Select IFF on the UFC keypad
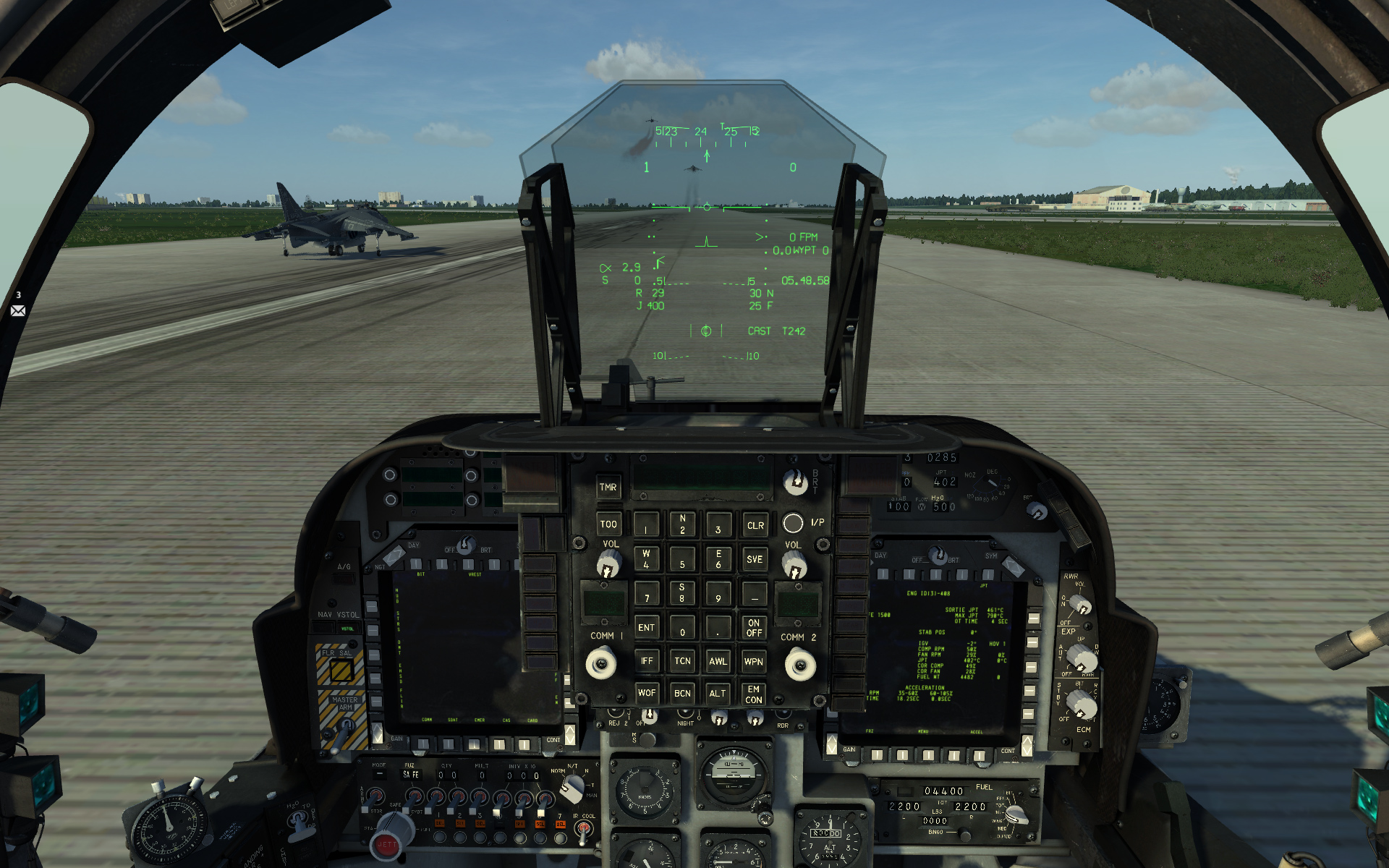 tap(647, 660)
